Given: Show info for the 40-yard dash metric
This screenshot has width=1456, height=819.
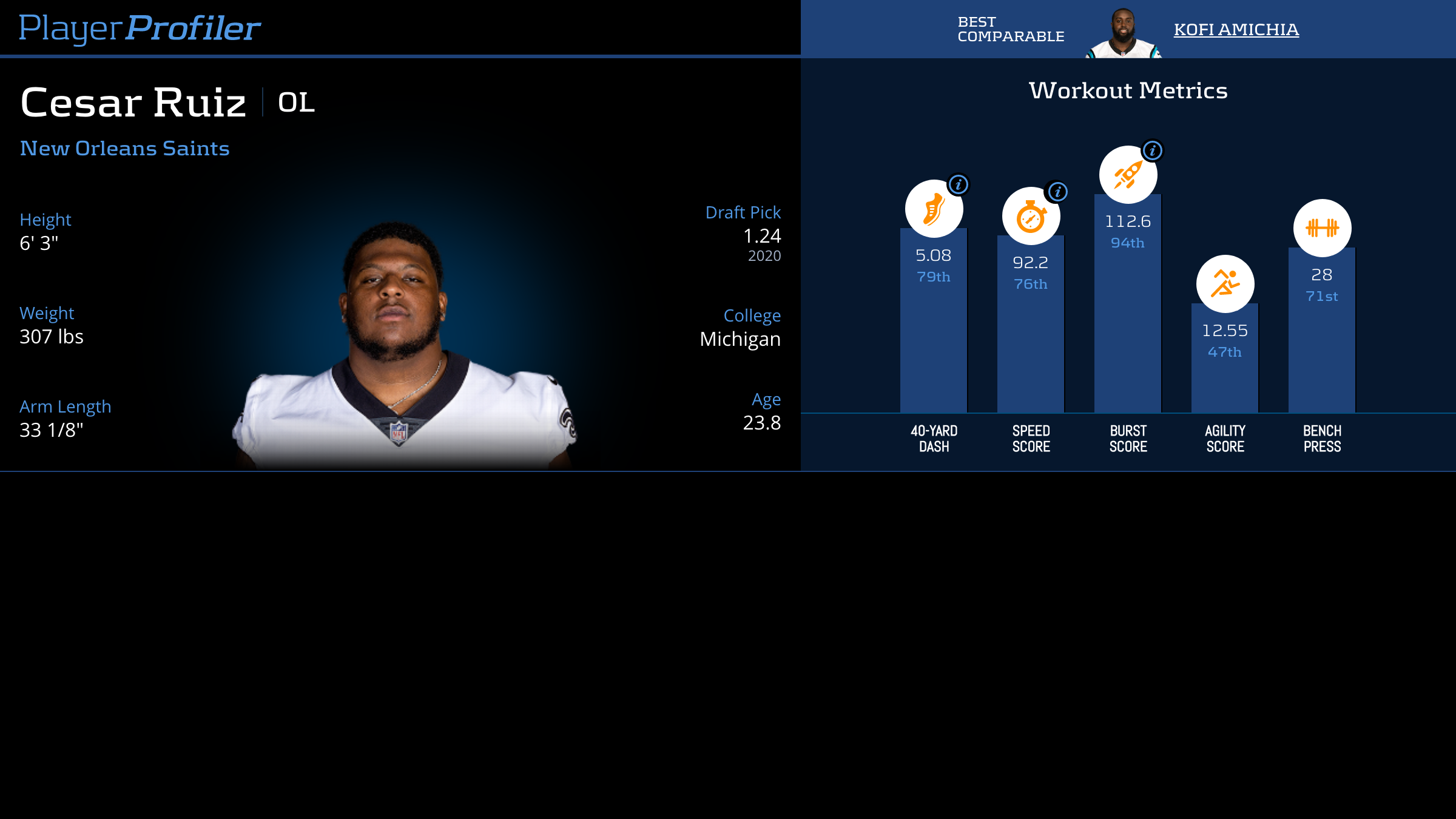Looking at the screenshot, I should 959,184.
